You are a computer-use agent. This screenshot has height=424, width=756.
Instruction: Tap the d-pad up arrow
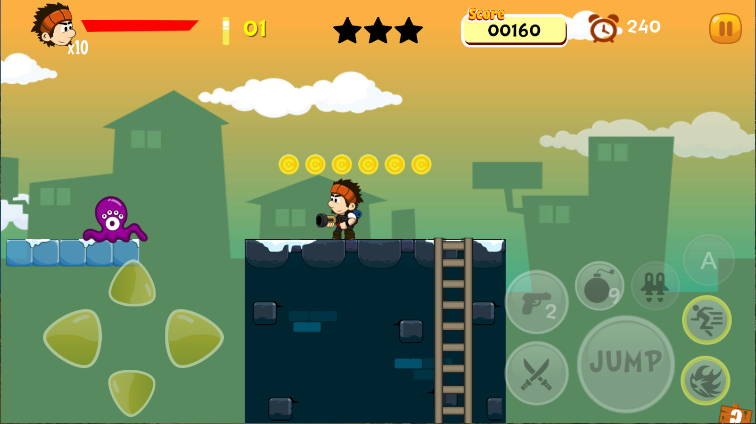coord(132,284)
